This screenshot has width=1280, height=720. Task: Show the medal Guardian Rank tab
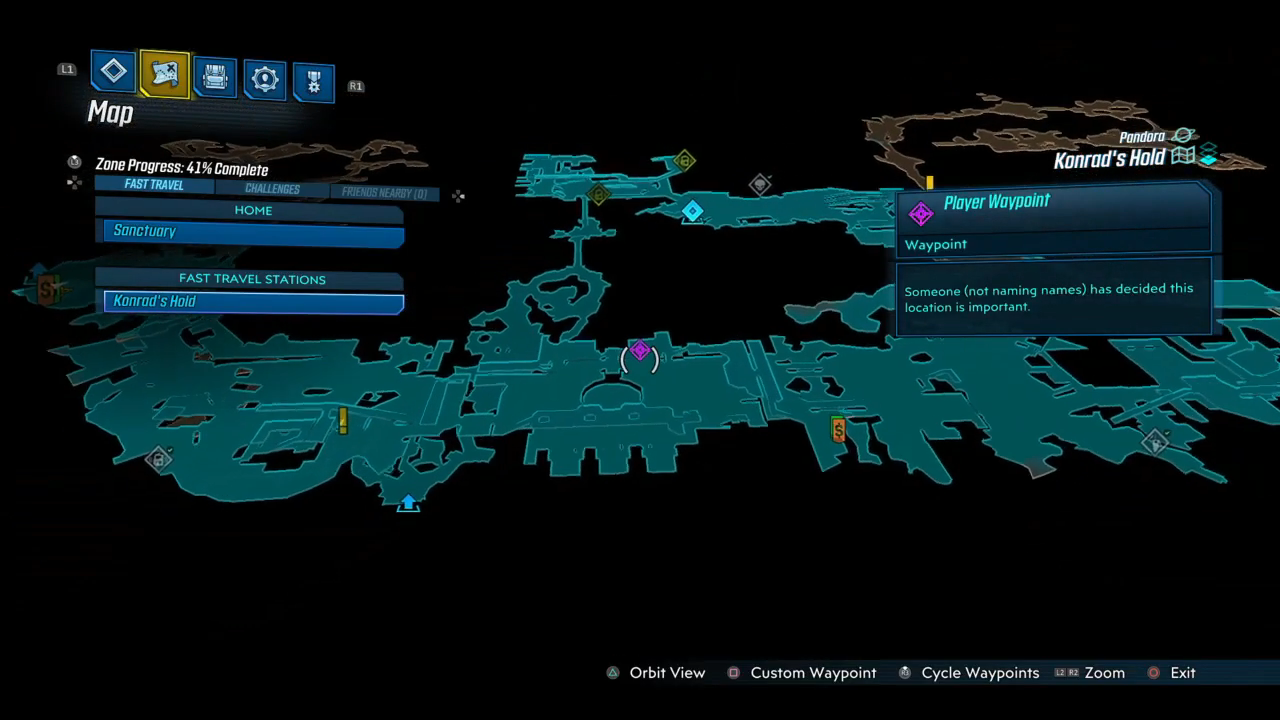click(x=313, y=84)
